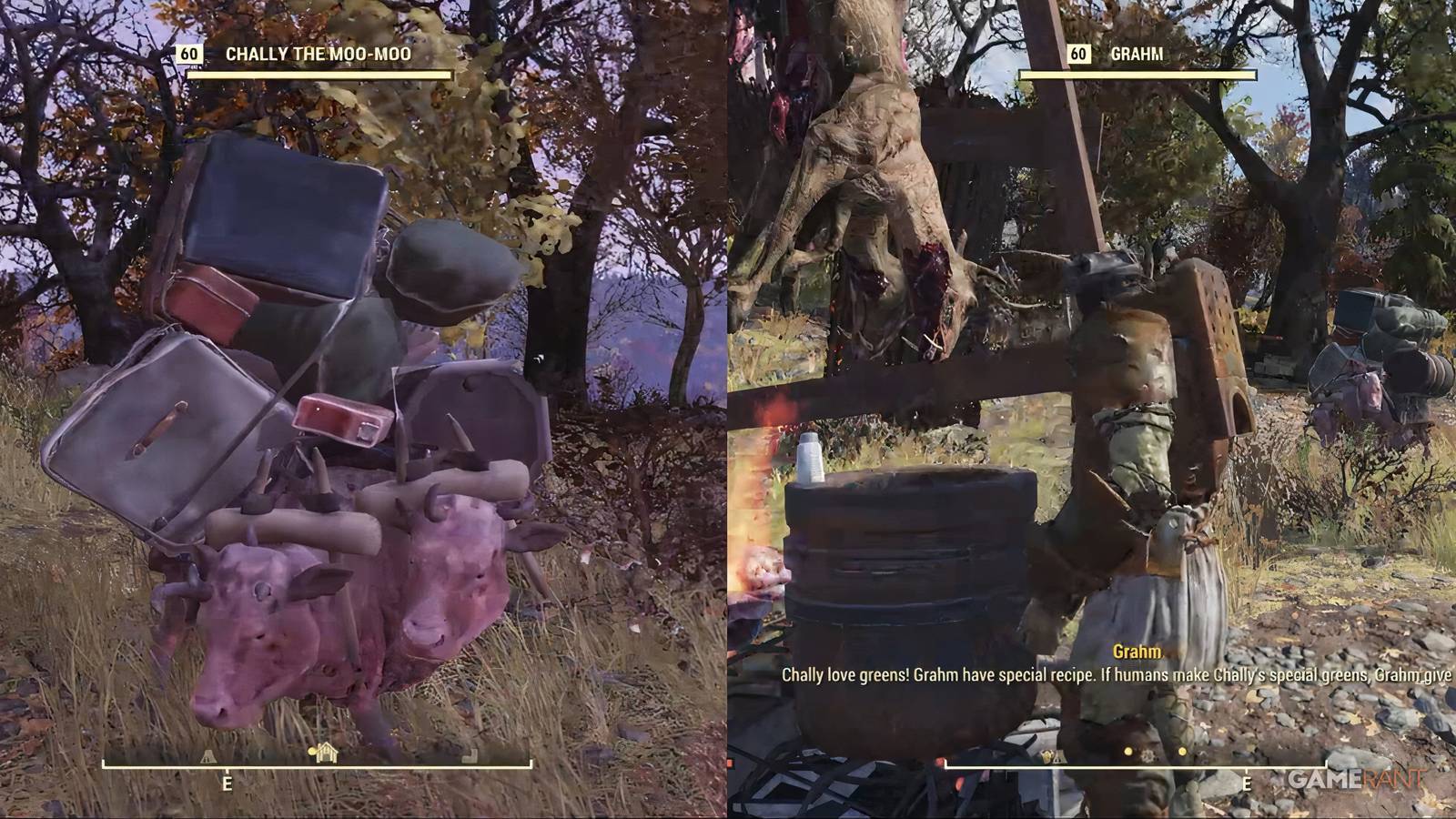The height and width of the screenshot is (819, 1456).
Task: Click the small landmark icon near Grahm's compass left edge
Action: coord(1059,755)
